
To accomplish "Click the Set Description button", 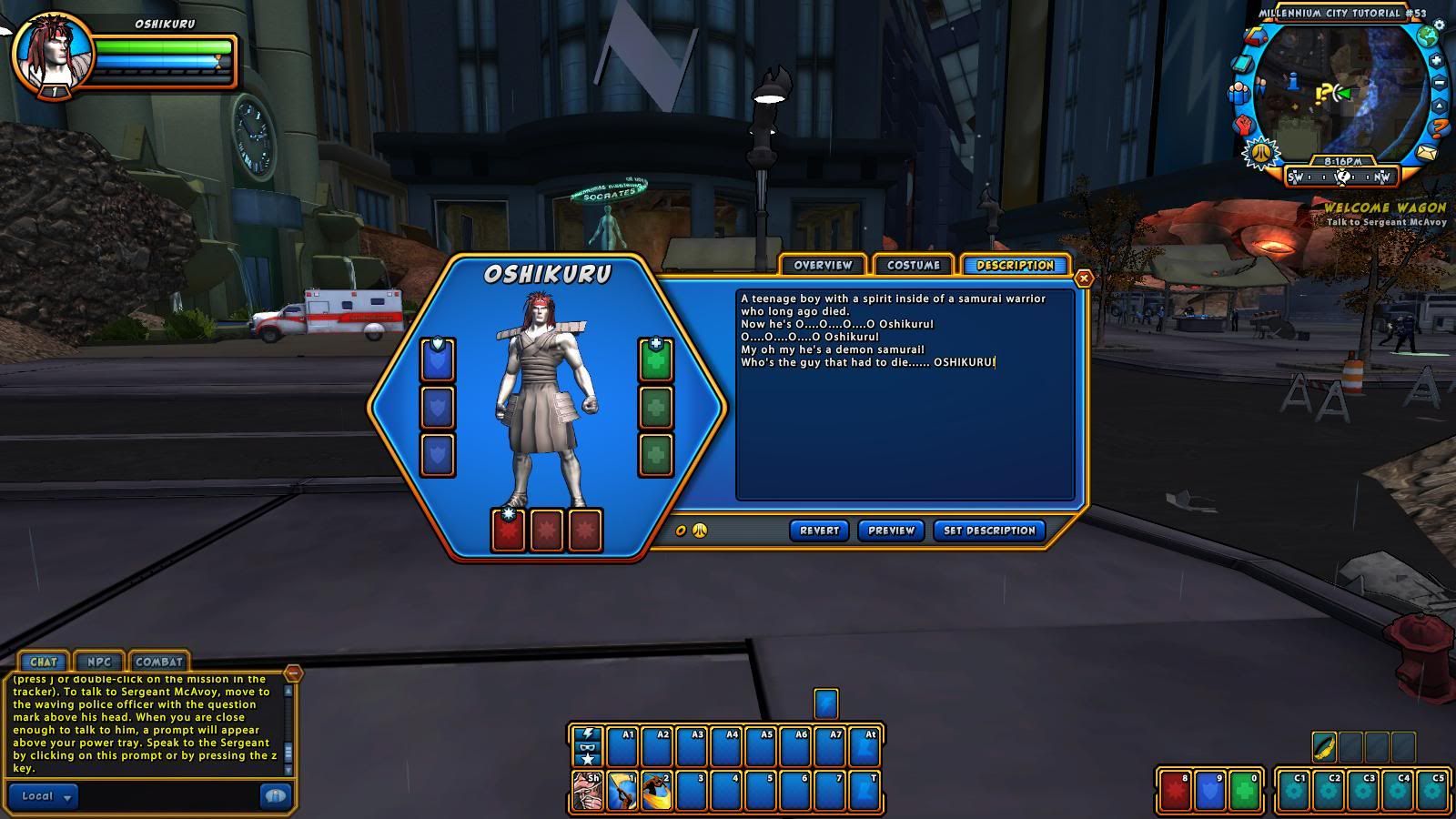I will [x=989, y=531].
